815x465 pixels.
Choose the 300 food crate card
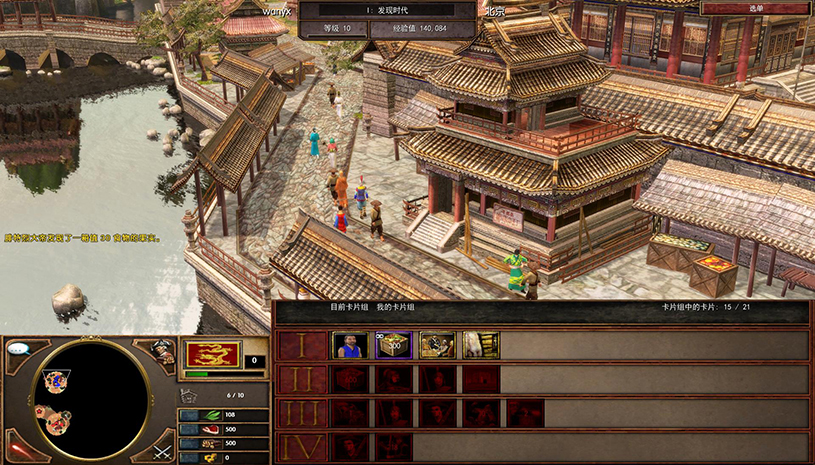click(393, 345)
